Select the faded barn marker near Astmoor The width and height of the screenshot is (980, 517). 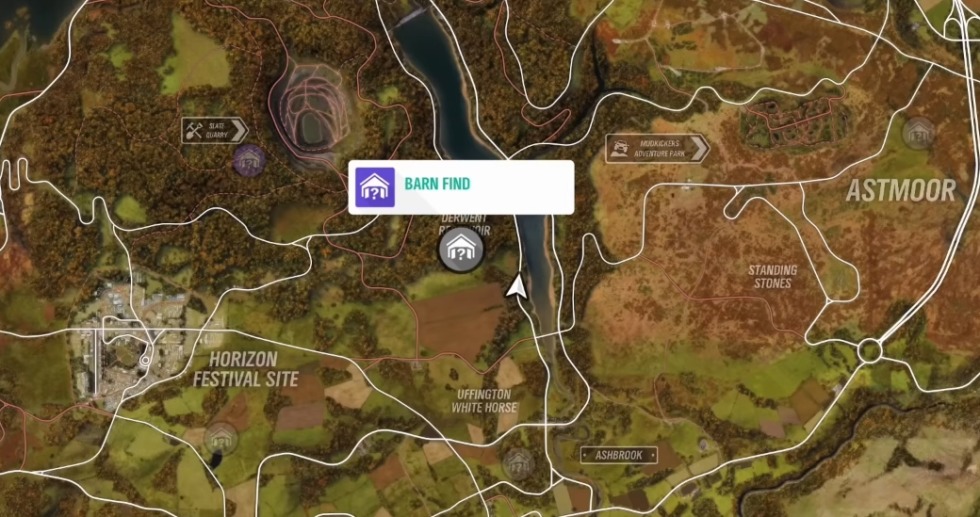[x=917, y=132]
